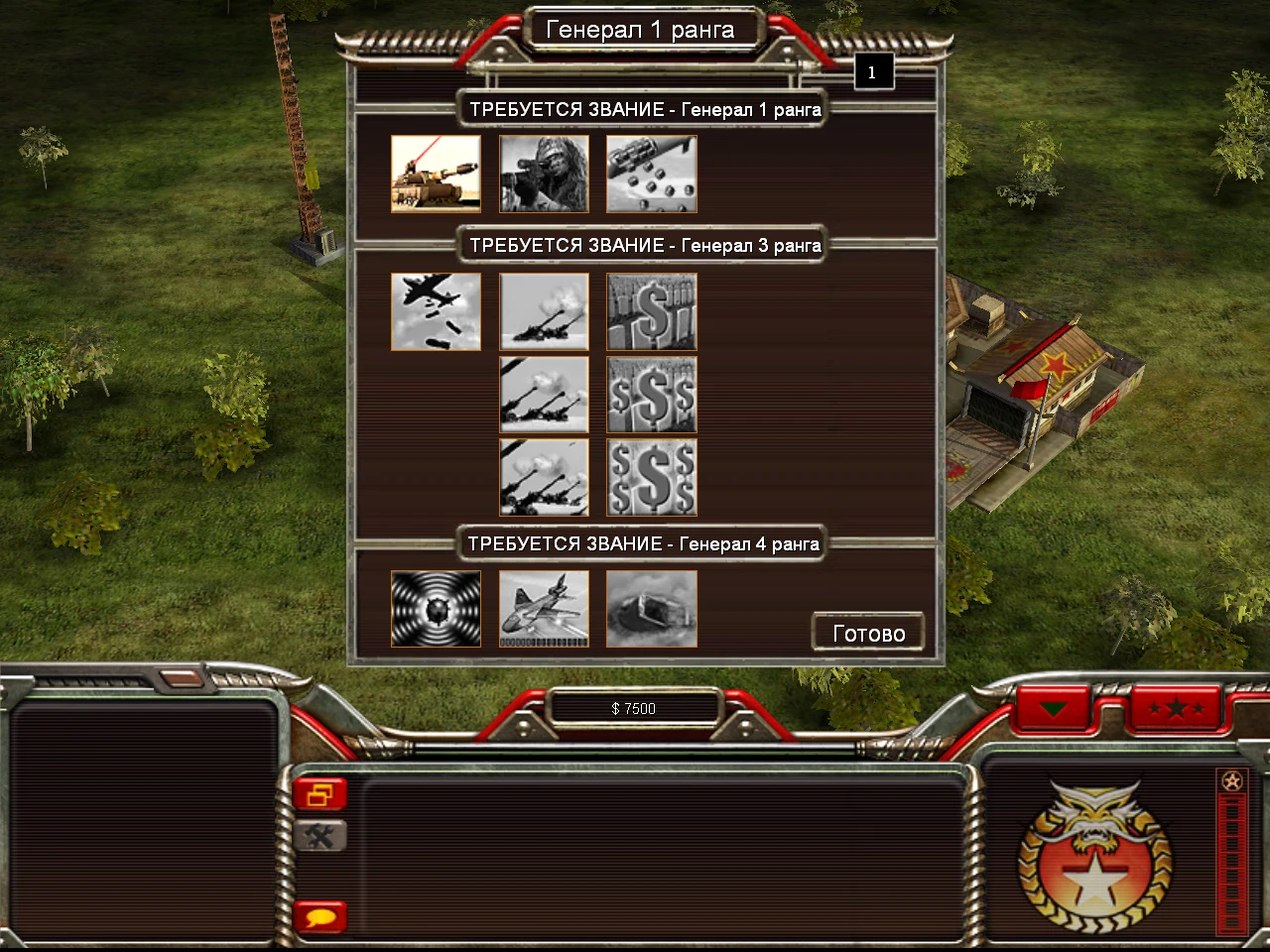This screenshot has width=1270, height=952.
Task: Select the rank 4 cluster mine ability
Action: click(x=651, y=608)
